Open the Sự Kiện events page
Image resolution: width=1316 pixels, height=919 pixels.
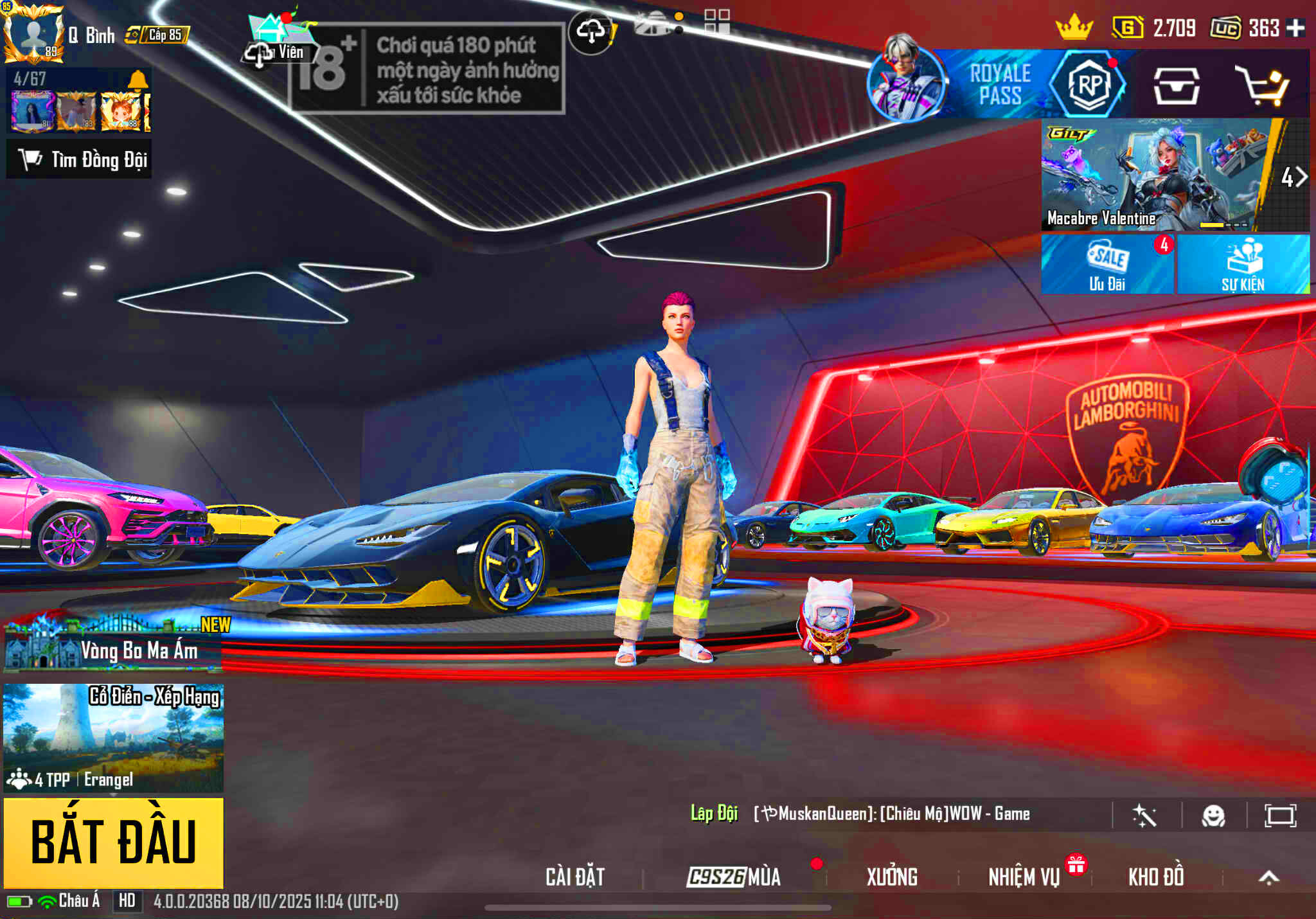(x=1243, y=265)
